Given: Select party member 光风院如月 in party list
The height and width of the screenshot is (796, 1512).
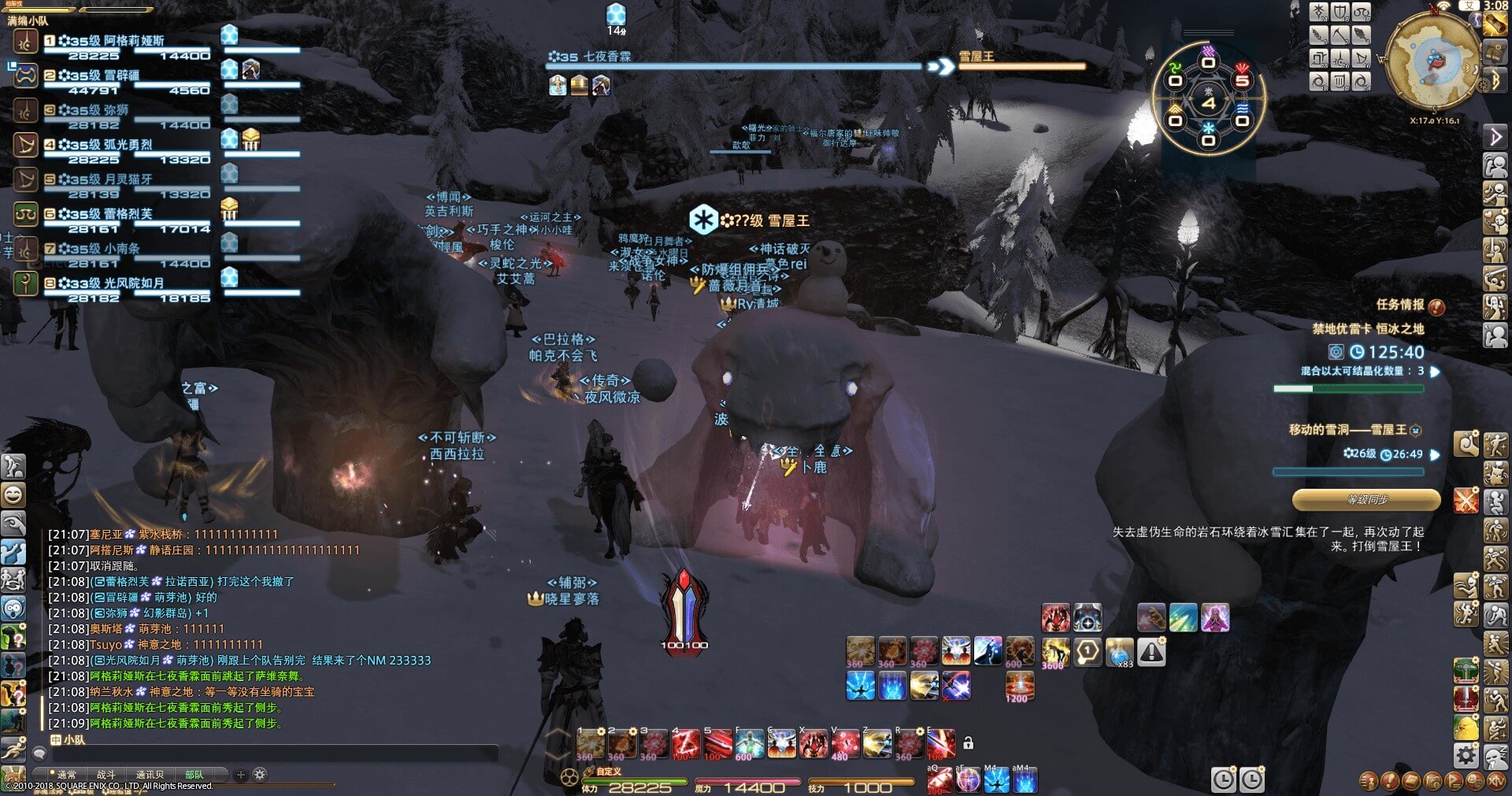Looking at the screenshot, I should (134, 283).
